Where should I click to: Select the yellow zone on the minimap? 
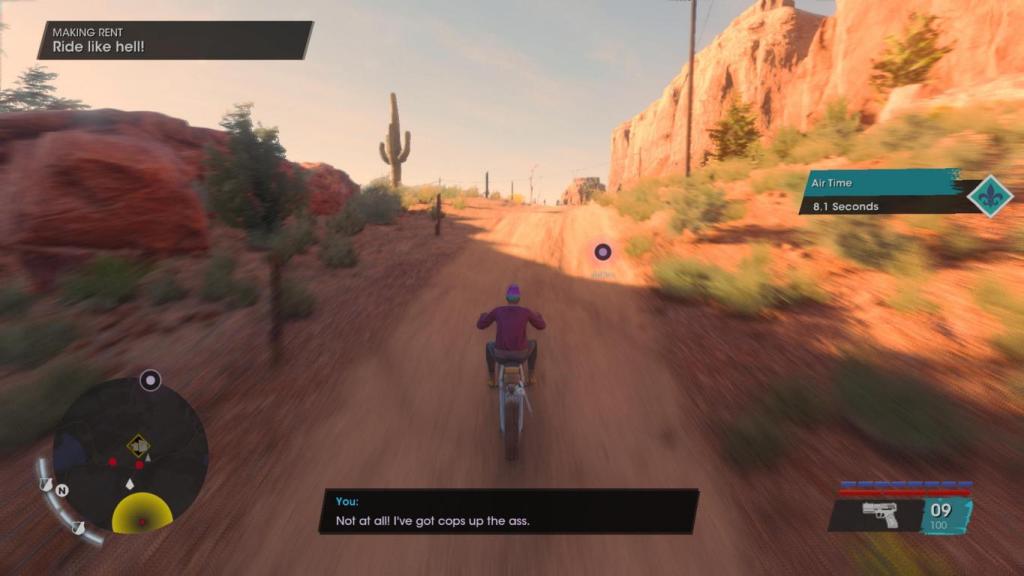(x=142, y=514)
